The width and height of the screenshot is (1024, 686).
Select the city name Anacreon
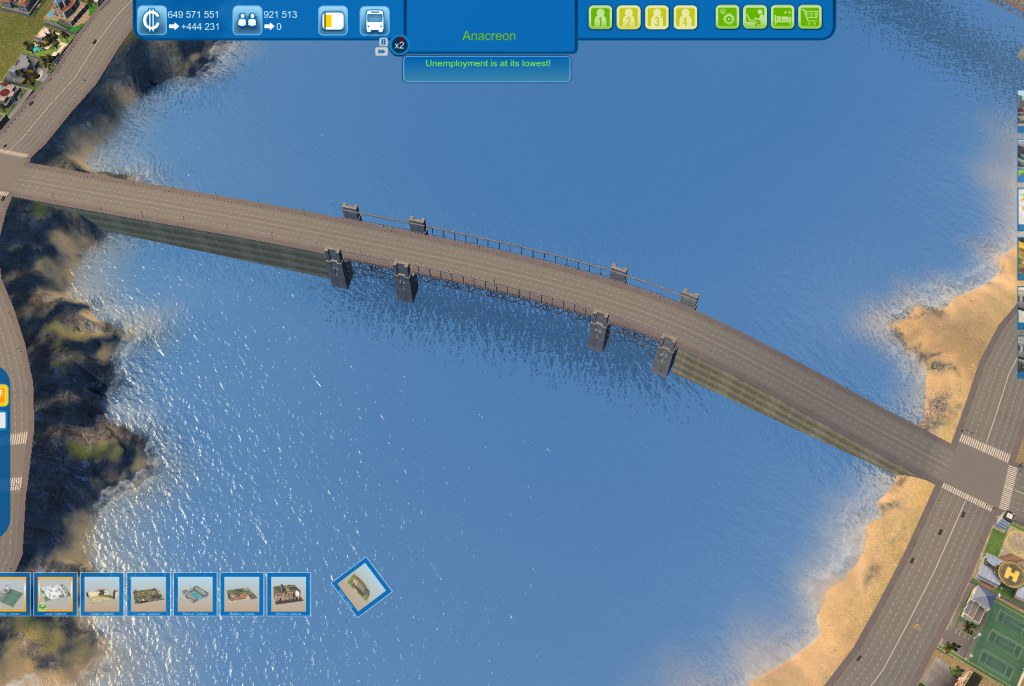click(x=491, y=36)
